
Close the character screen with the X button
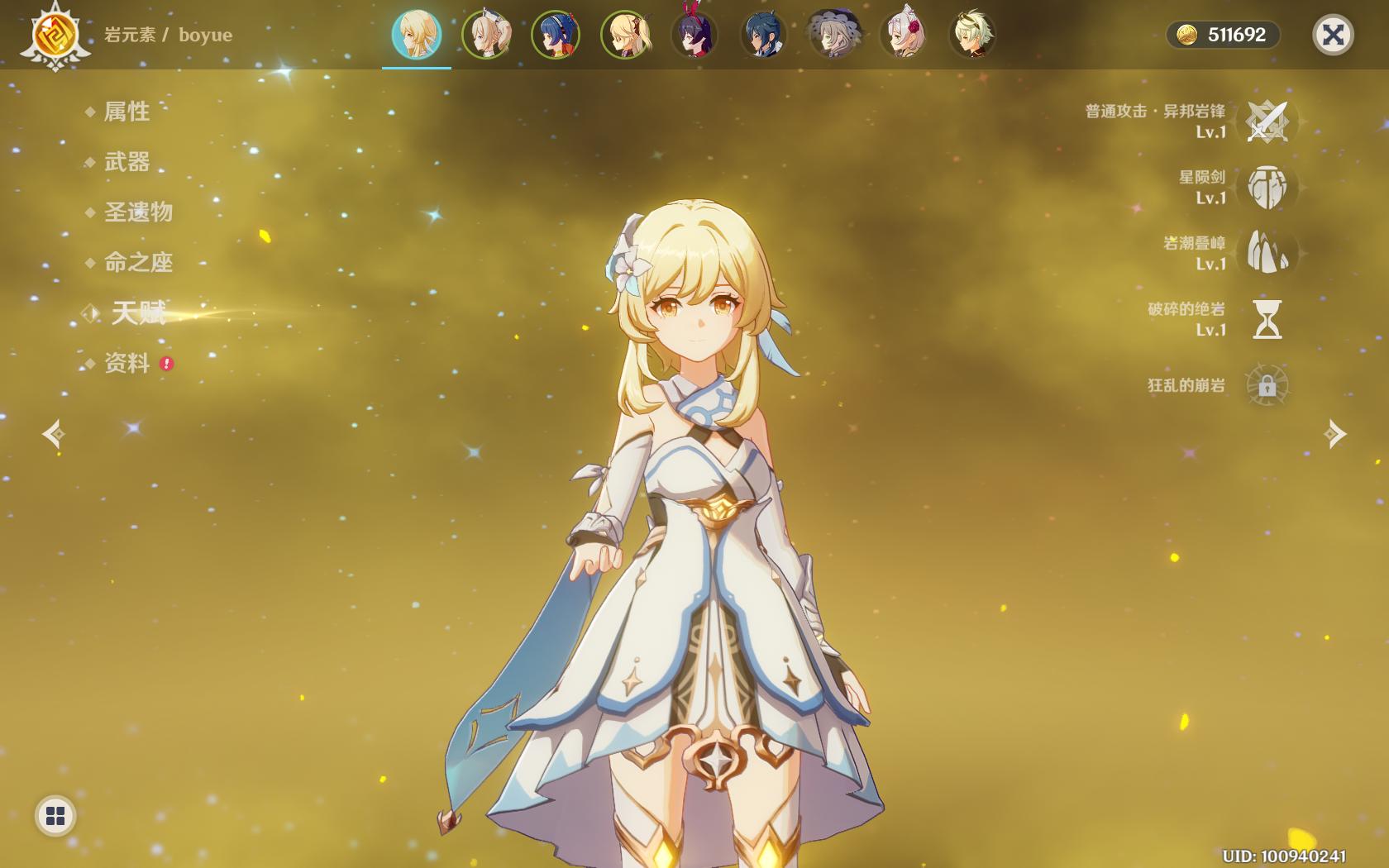(x=1332, y=35)
